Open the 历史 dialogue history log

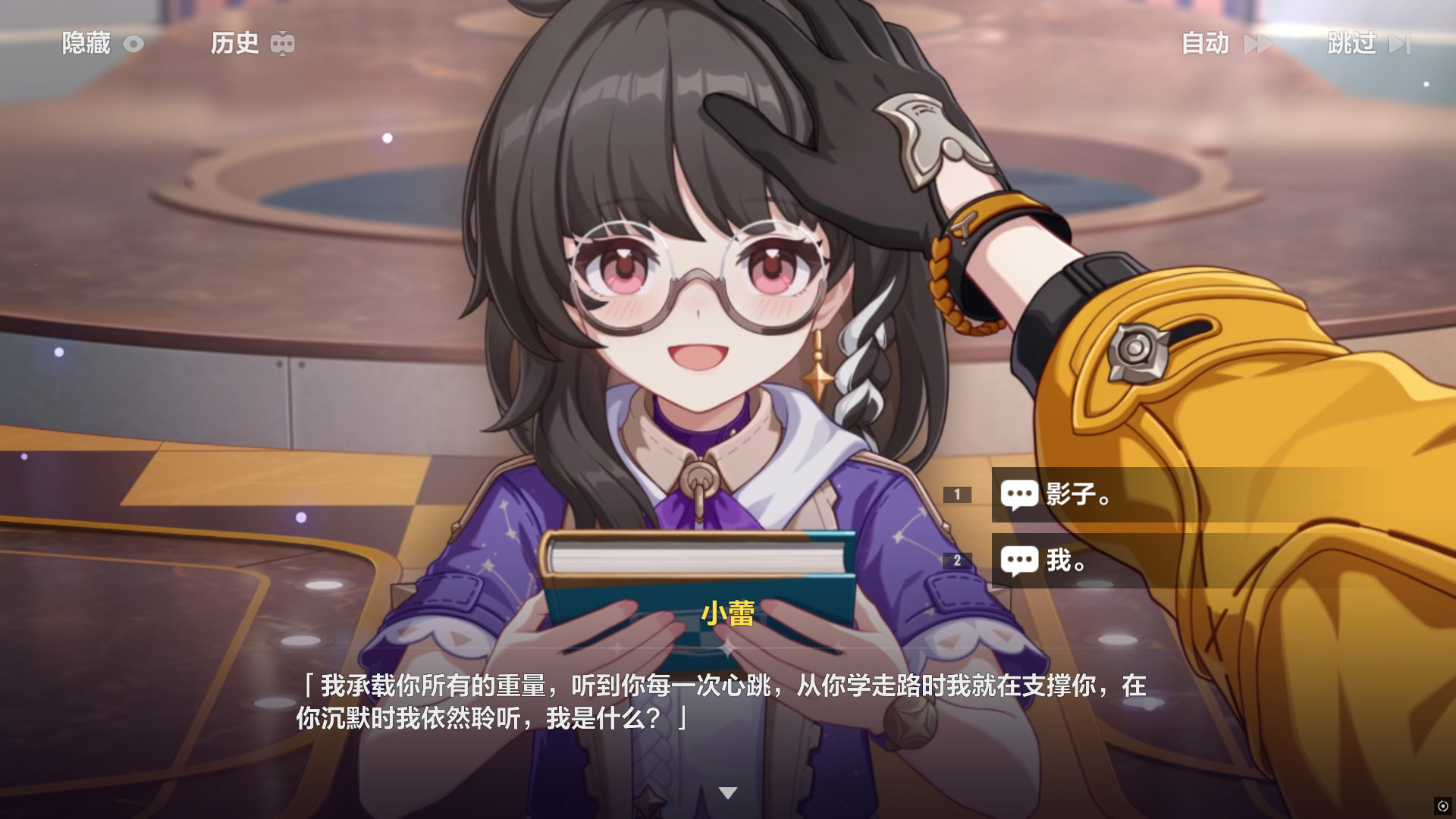(251, 43)
